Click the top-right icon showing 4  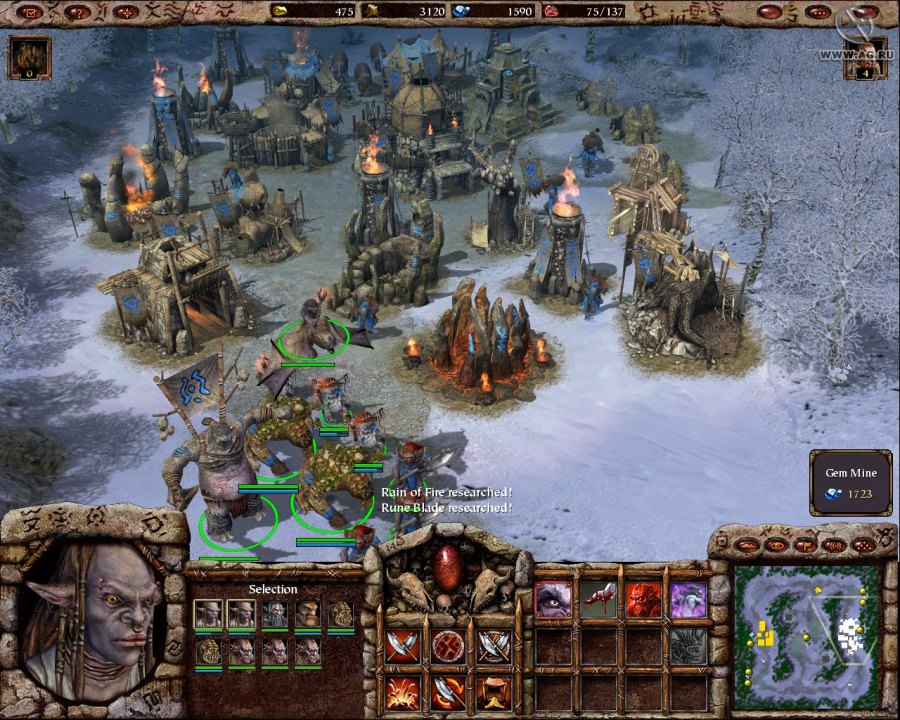click(864, 57)
